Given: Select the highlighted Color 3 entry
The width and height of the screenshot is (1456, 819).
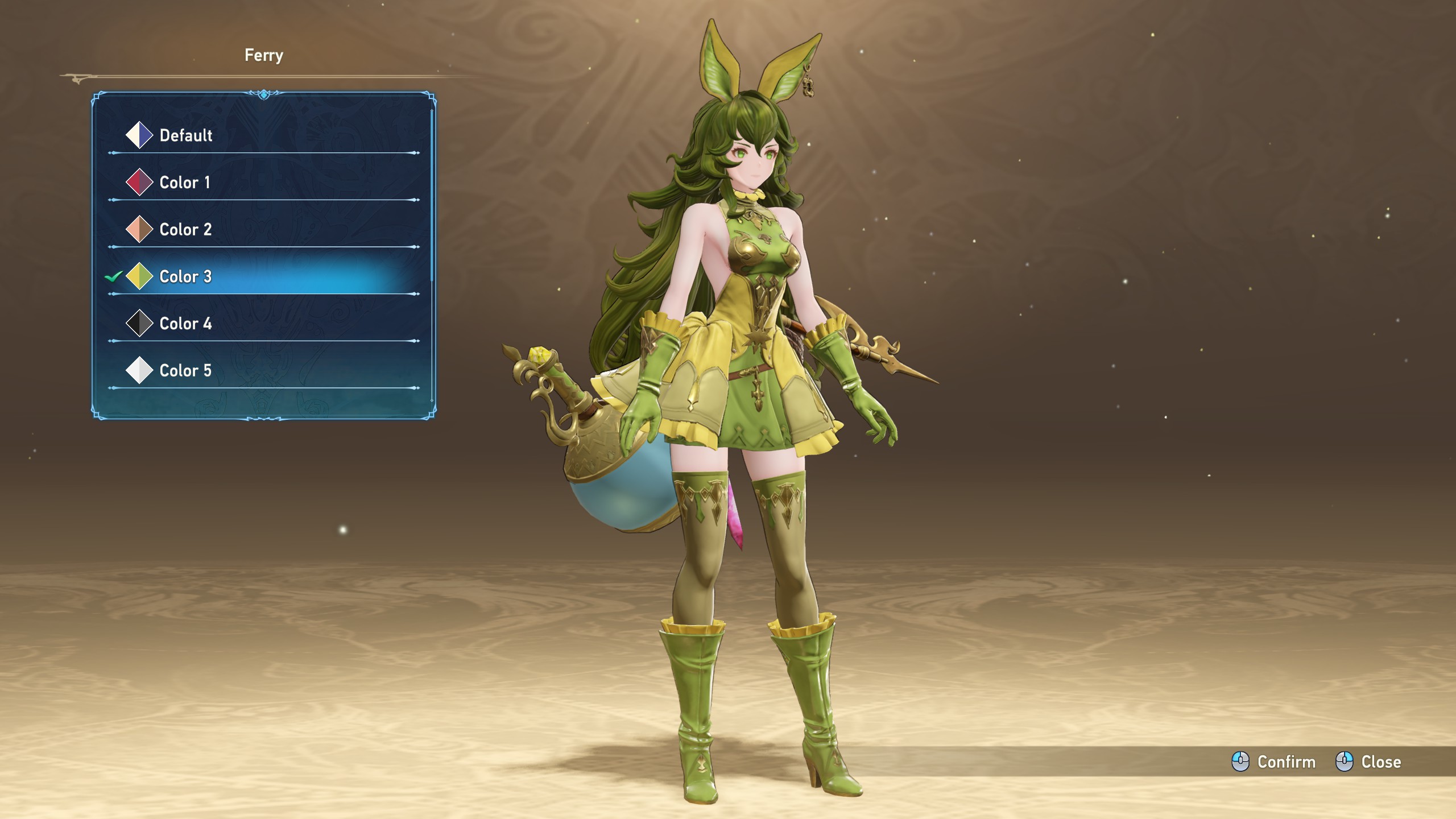Looking at the screenshot, I should point(185,277).
